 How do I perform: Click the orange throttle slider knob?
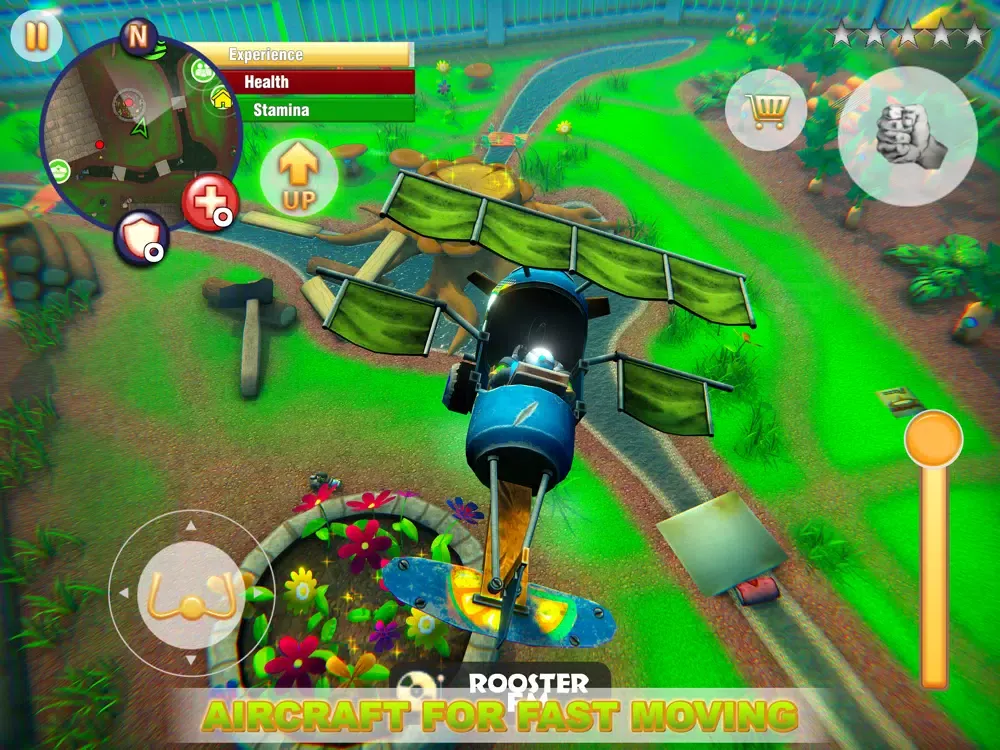(x=933, y=437)
